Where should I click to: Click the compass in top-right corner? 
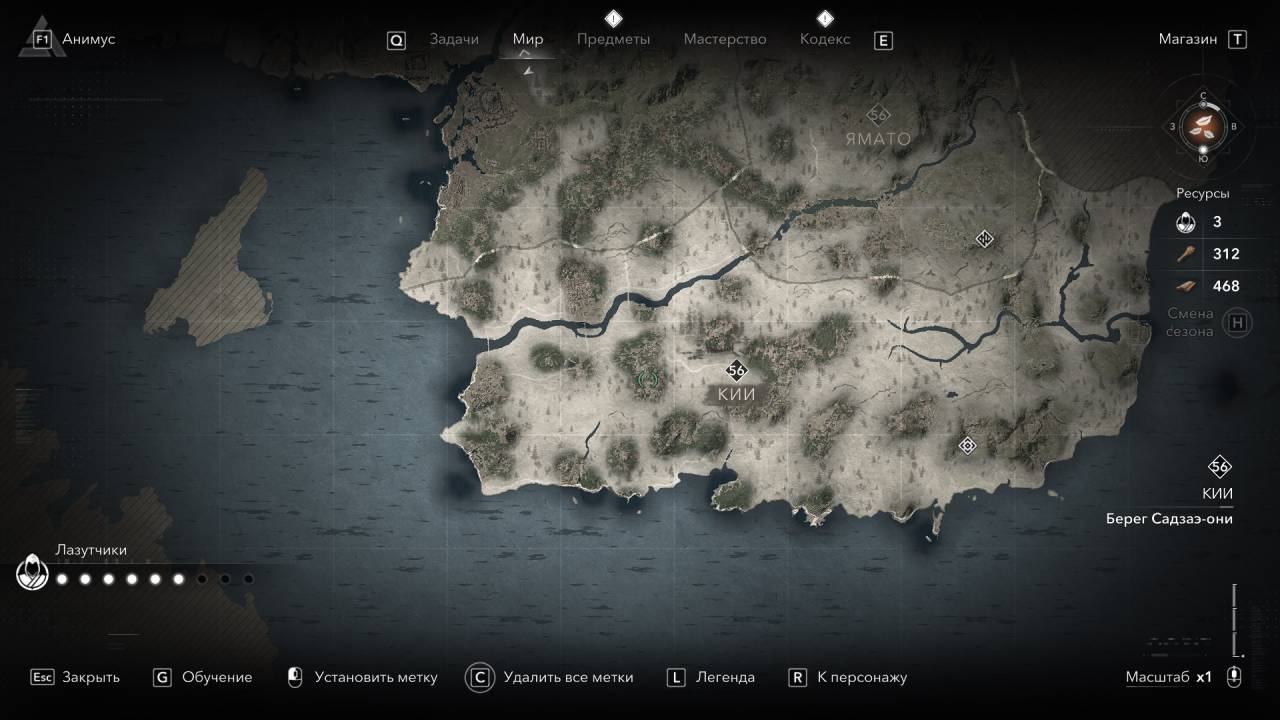[x=1203, y=126]
